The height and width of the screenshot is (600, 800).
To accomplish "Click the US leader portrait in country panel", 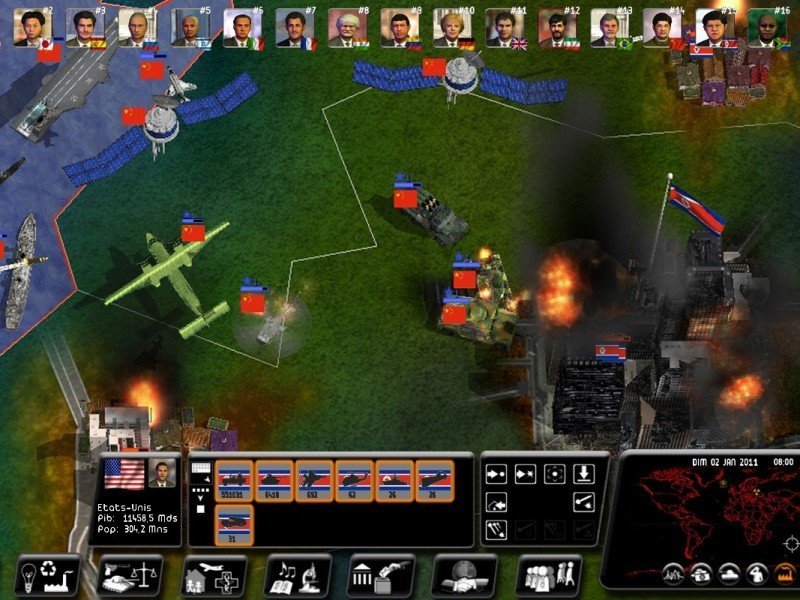I will click(x=160, y=474).
